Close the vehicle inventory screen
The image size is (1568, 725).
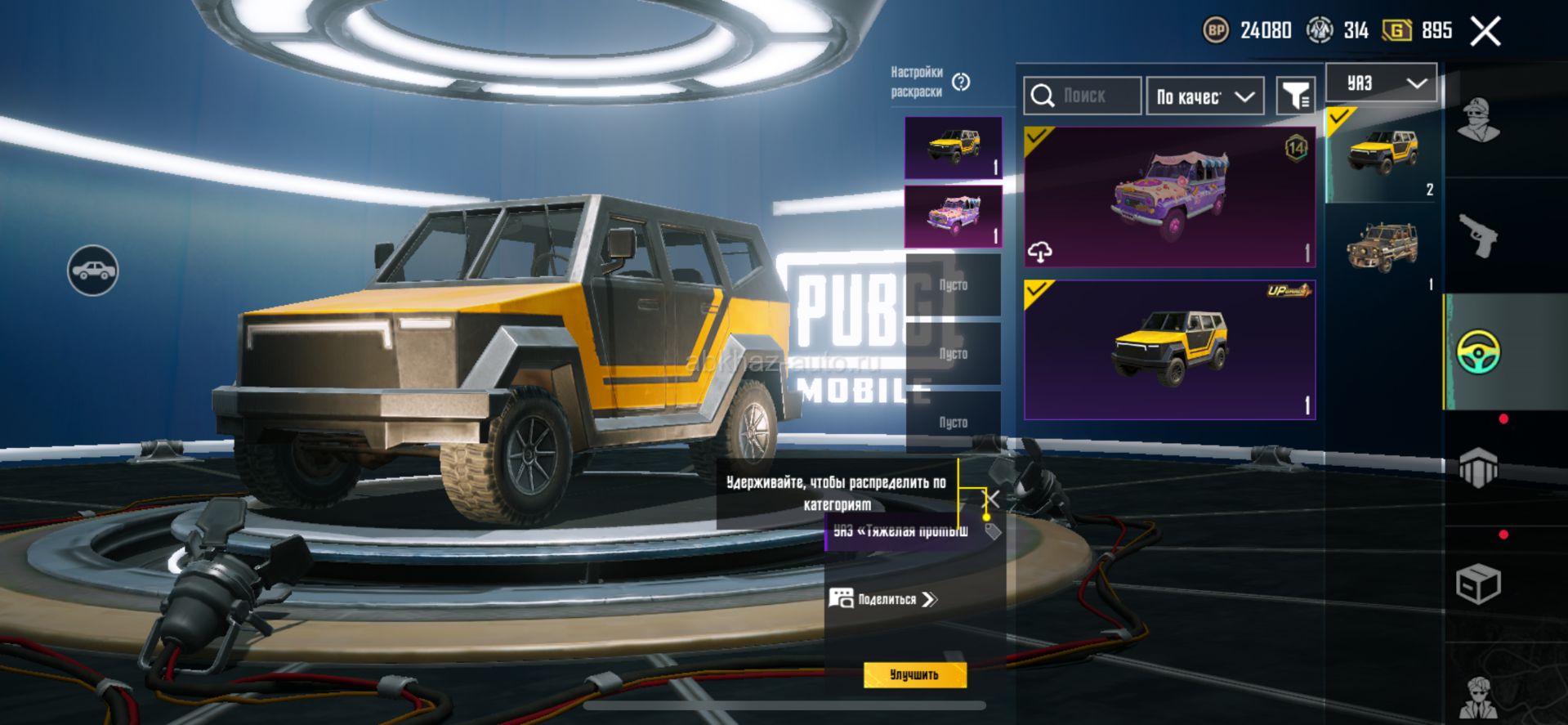1485,32
